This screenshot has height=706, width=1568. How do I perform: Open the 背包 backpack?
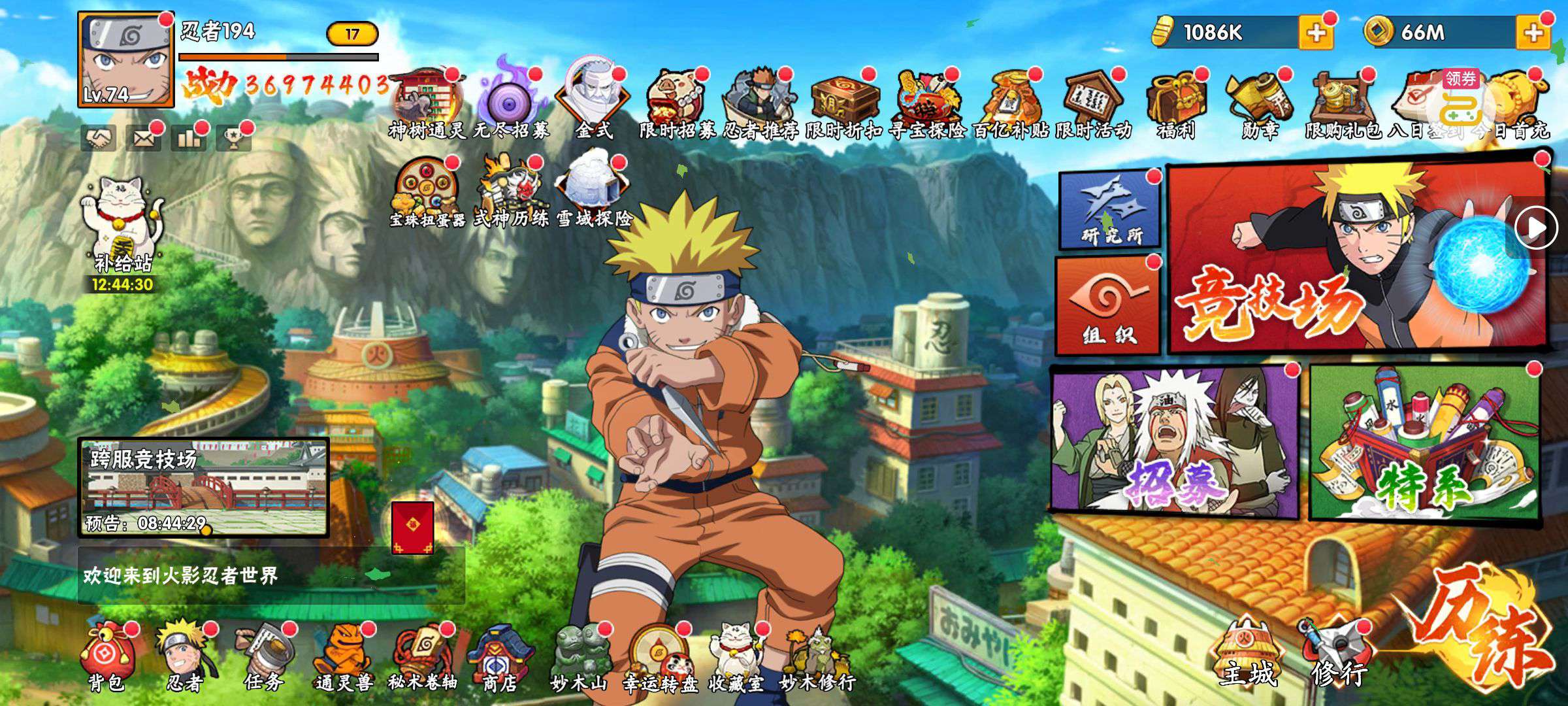[106, 657]
